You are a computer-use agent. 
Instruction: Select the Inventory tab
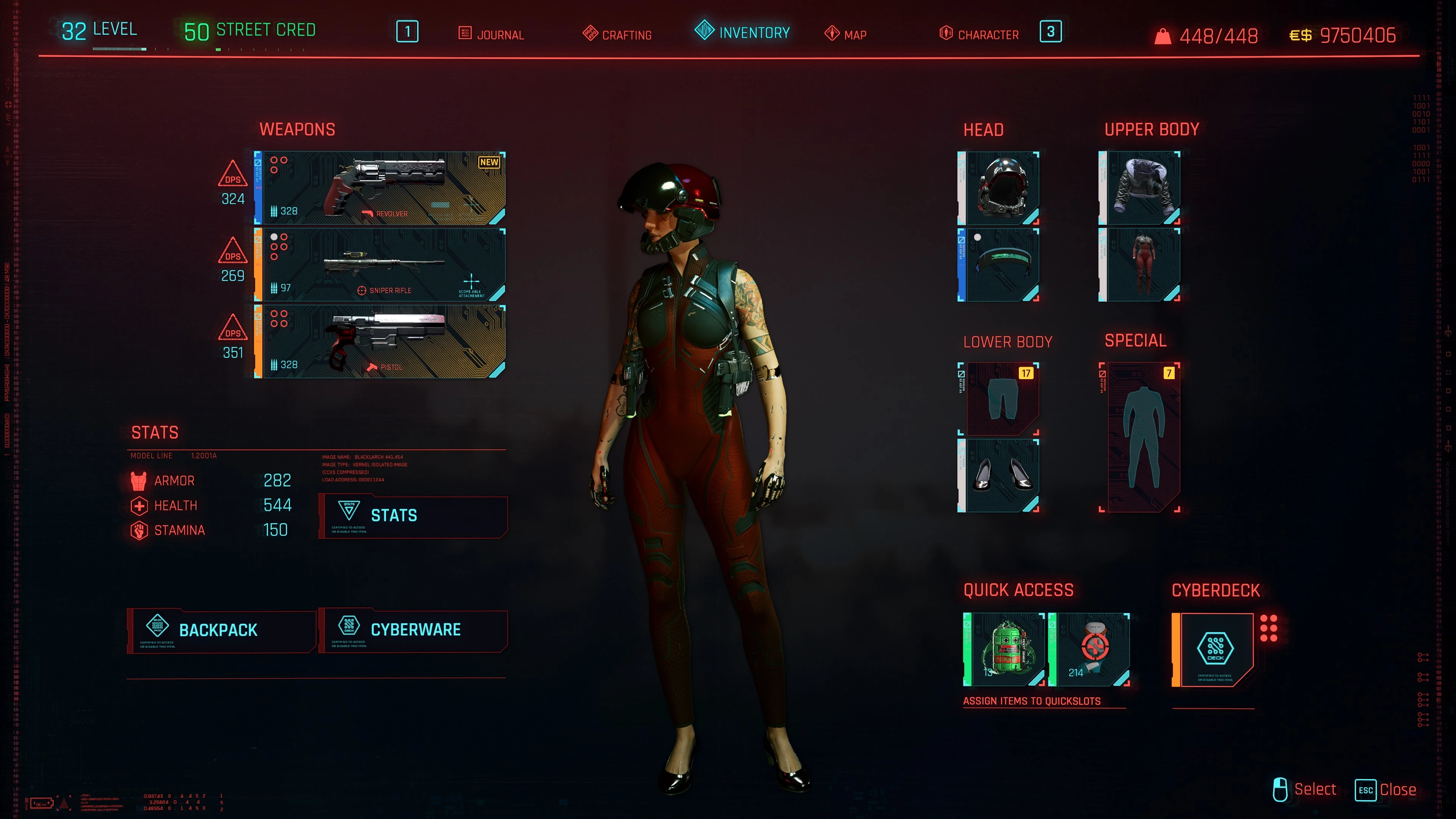coord(742,32)
